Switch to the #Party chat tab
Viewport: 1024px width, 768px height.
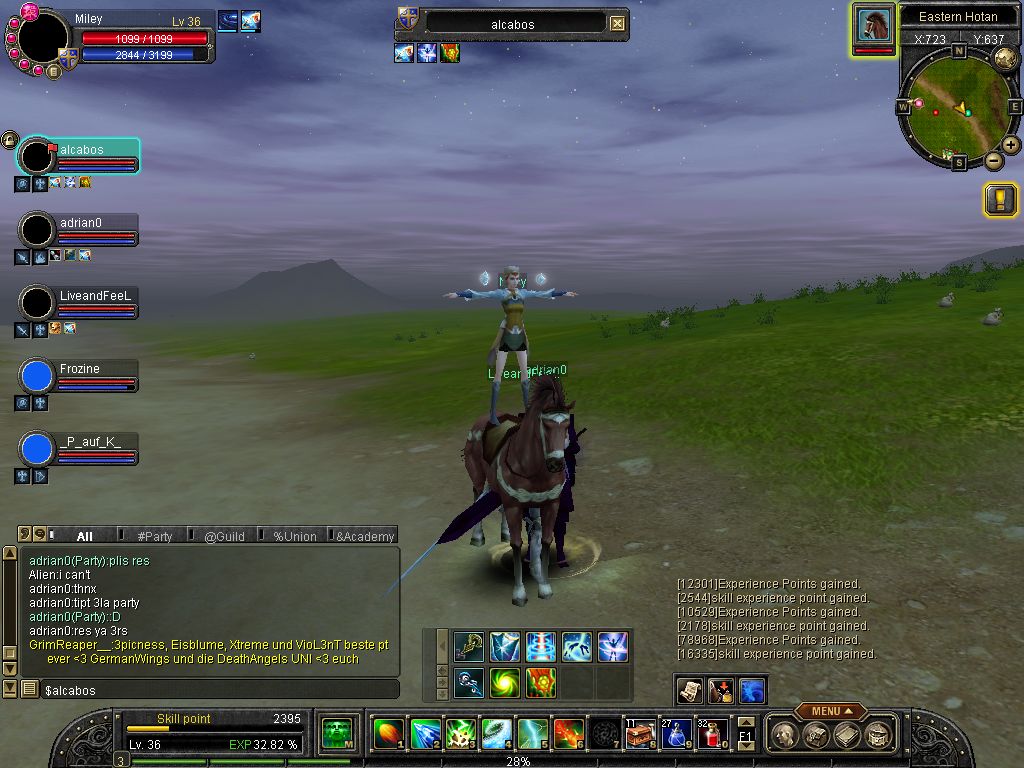click(155, 536)
